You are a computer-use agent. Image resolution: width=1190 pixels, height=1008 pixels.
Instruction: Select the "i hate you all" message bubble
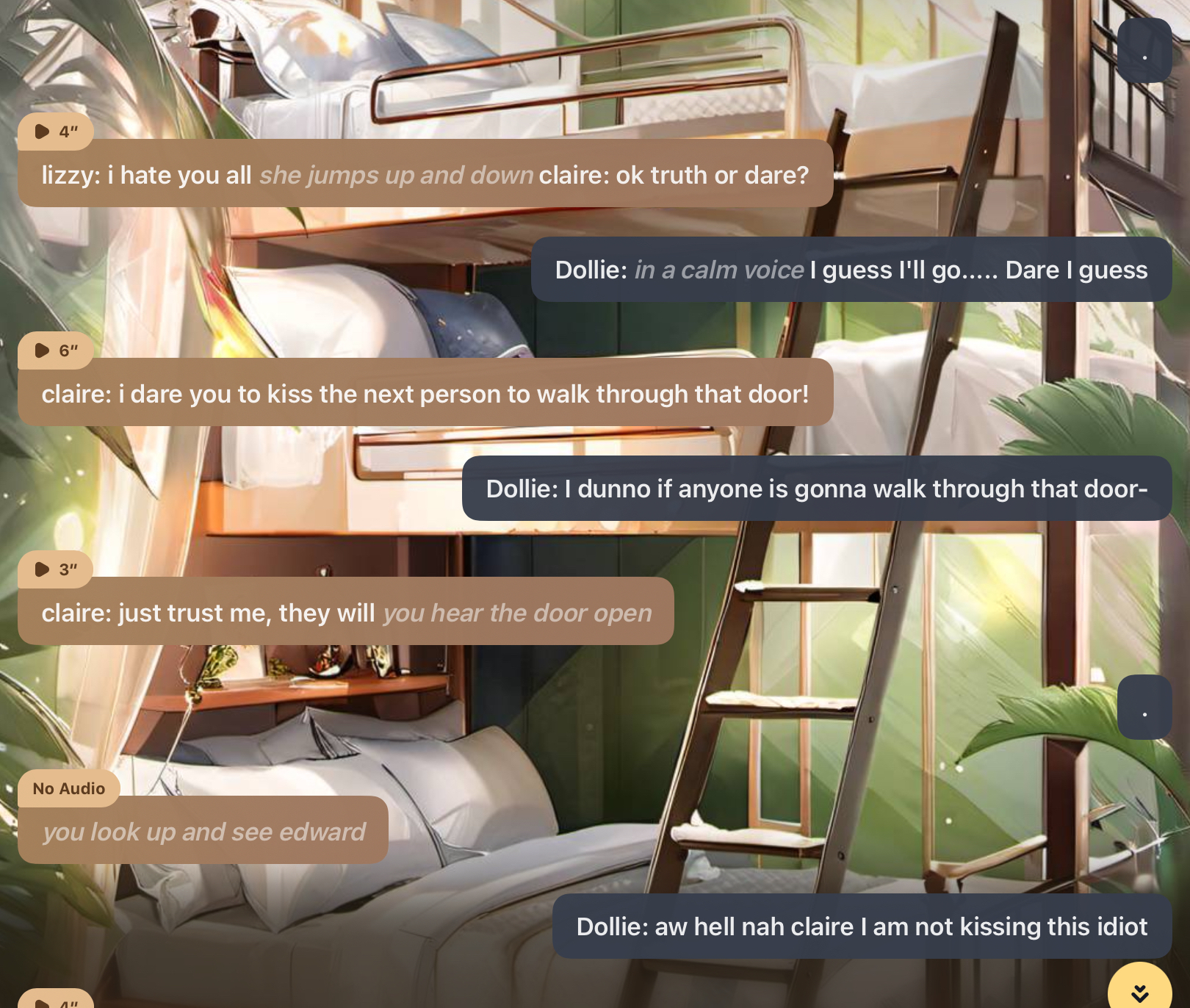[x=425, y=175]
